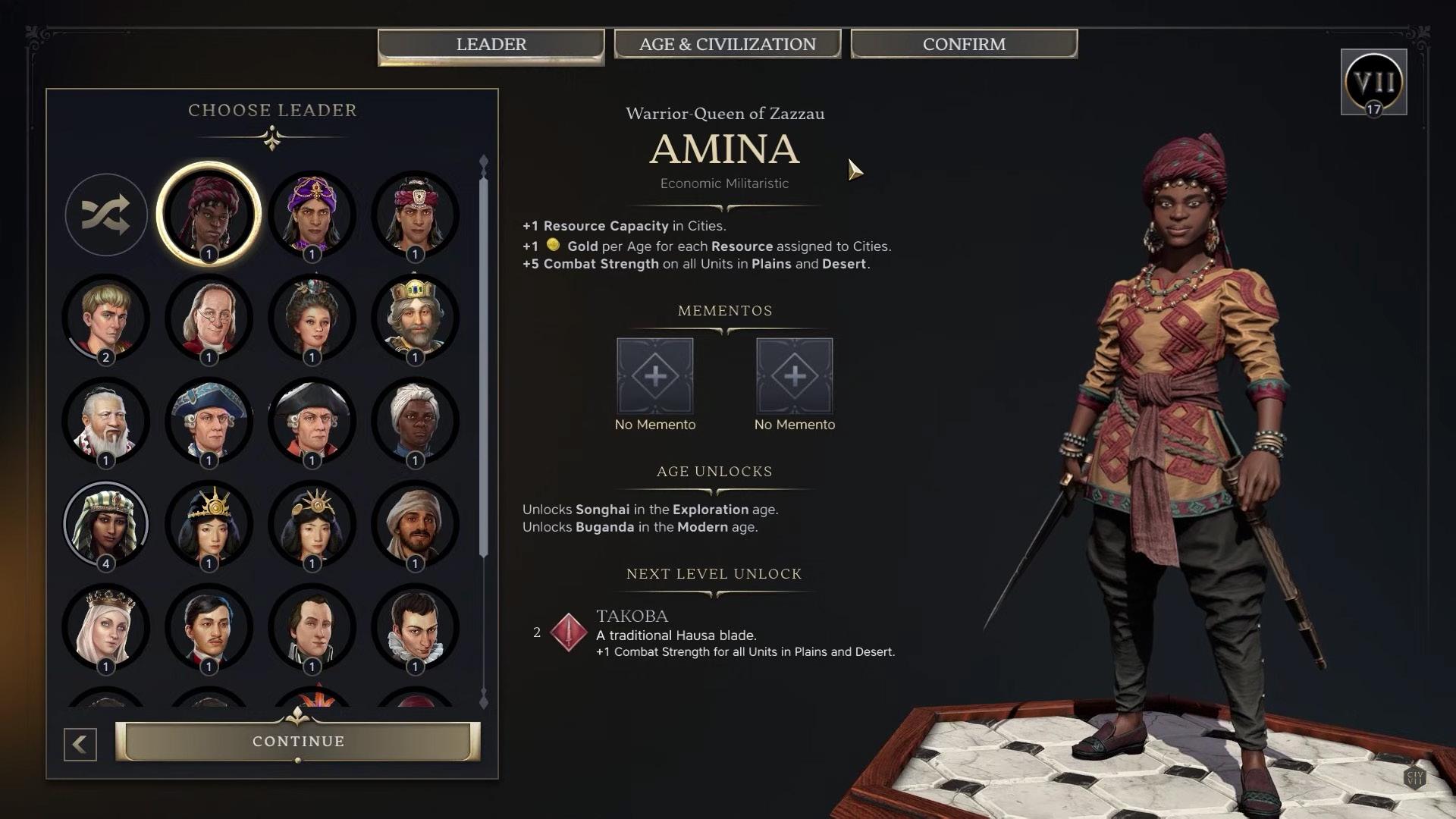
Task: Pick the leader with the purple turban
Action: point(312,215)
